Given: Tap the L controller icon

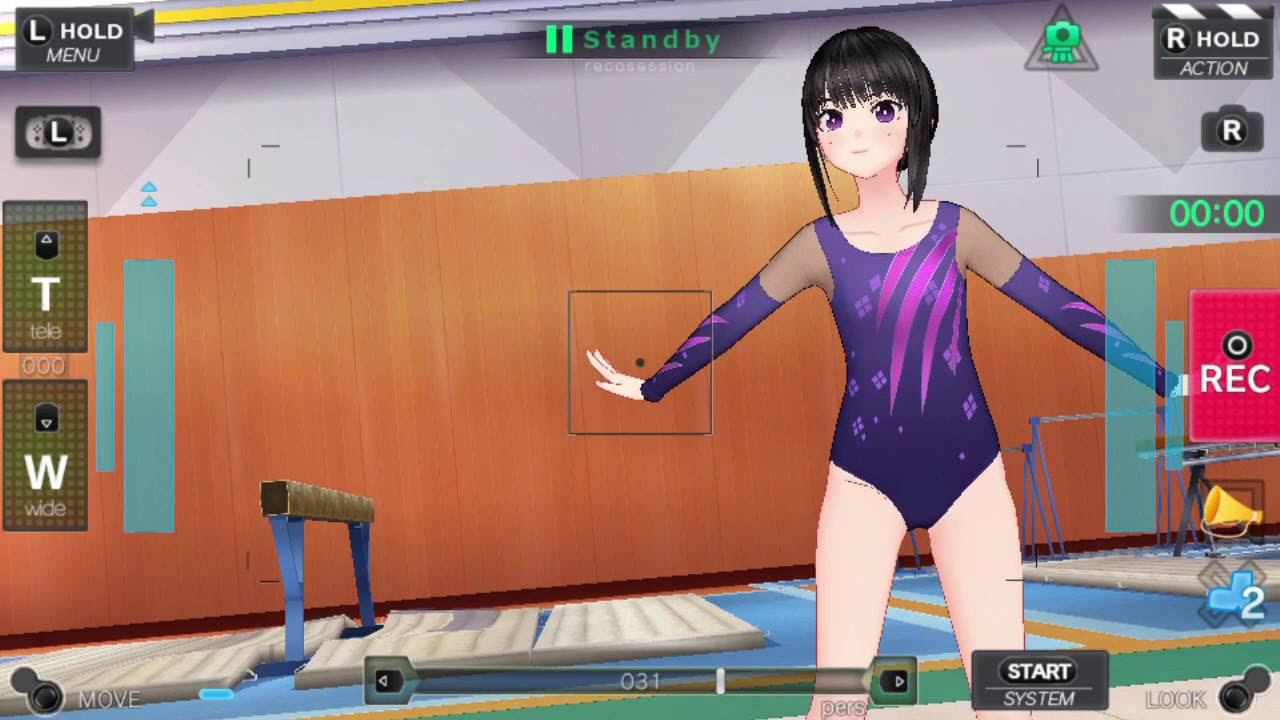Looking at the screenshot, I should 58,131.
